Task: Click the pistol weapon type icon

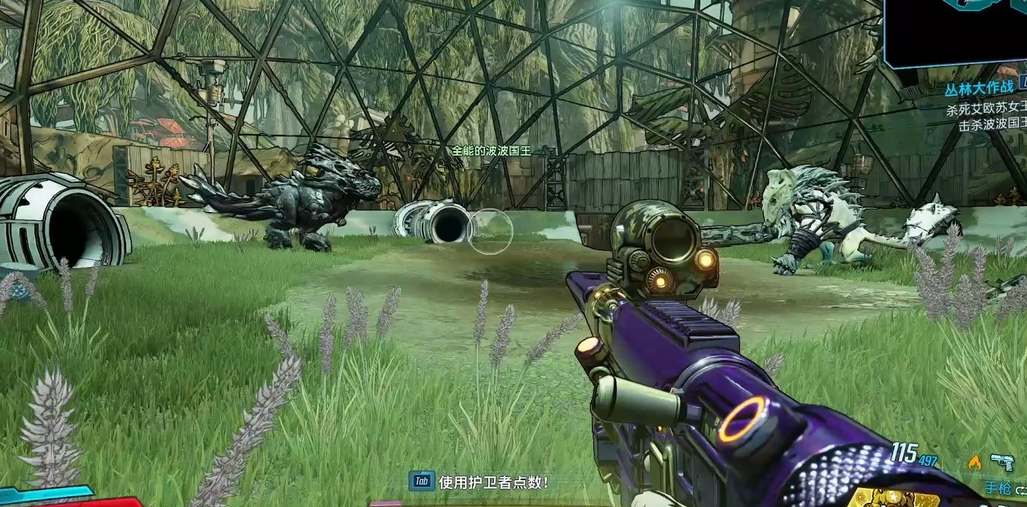Action: pos(1001,462)
